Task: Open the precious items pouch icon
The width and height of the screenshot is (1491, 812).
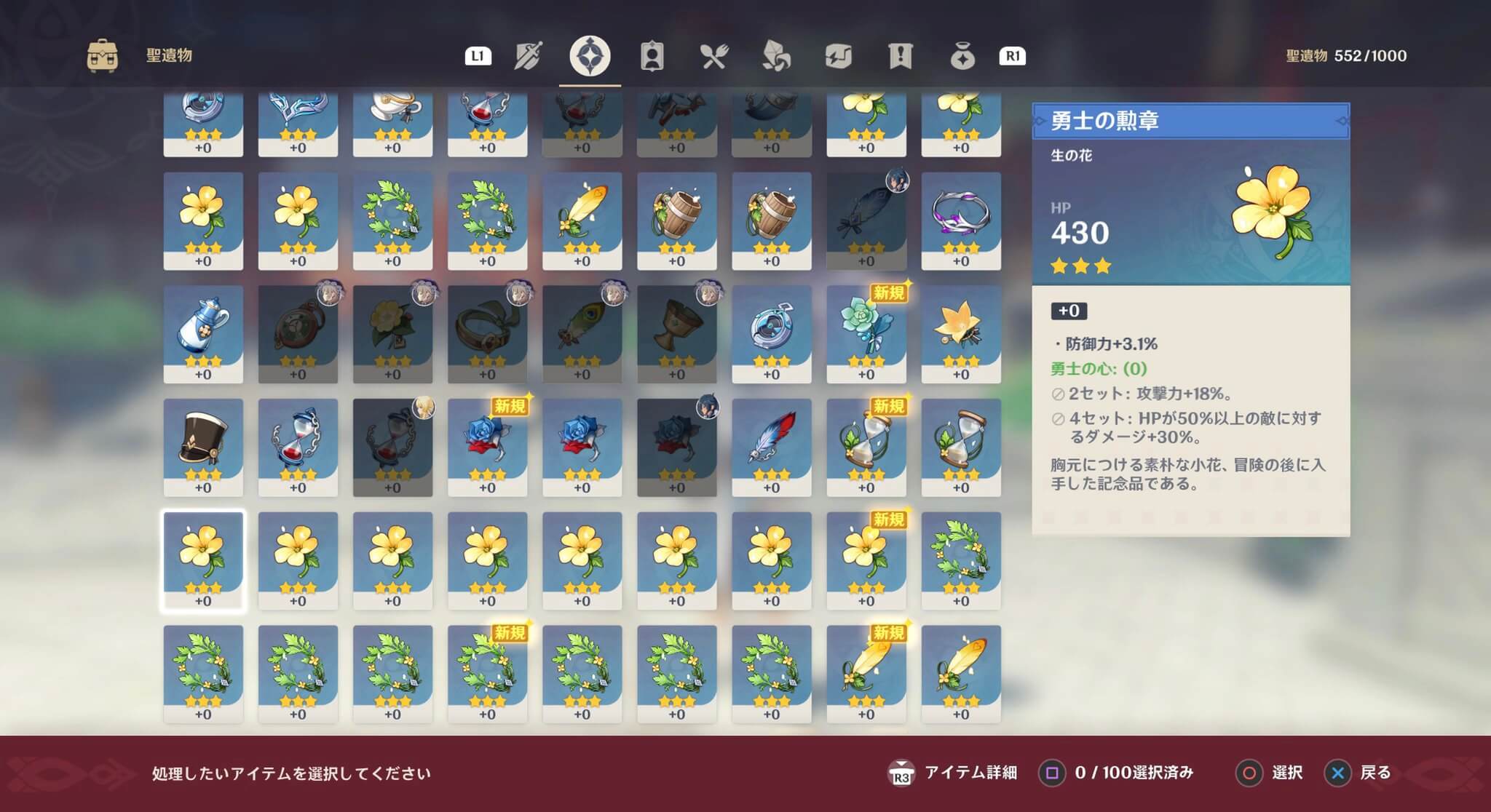Action: pos(962,56)
